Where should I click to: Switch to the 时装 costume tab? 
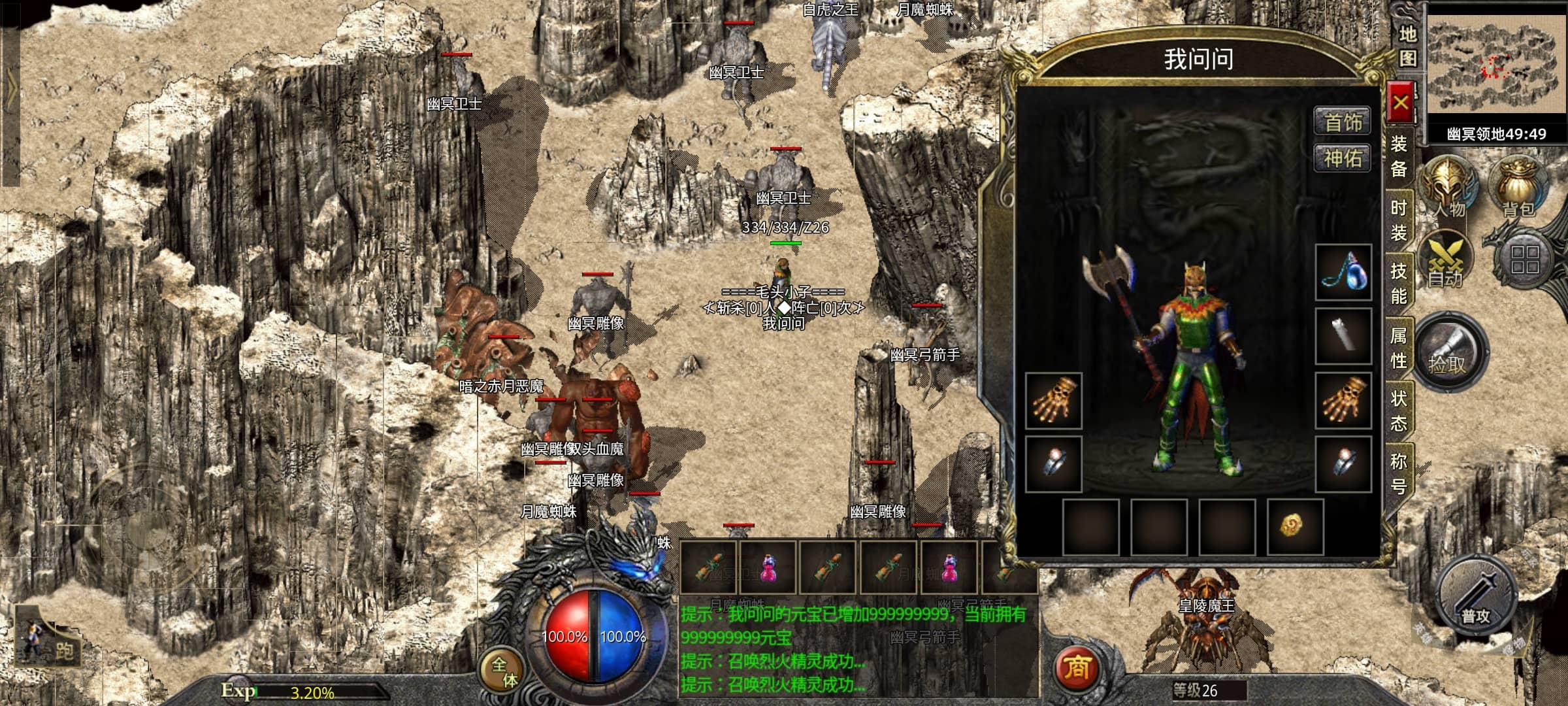point(1399,220)
